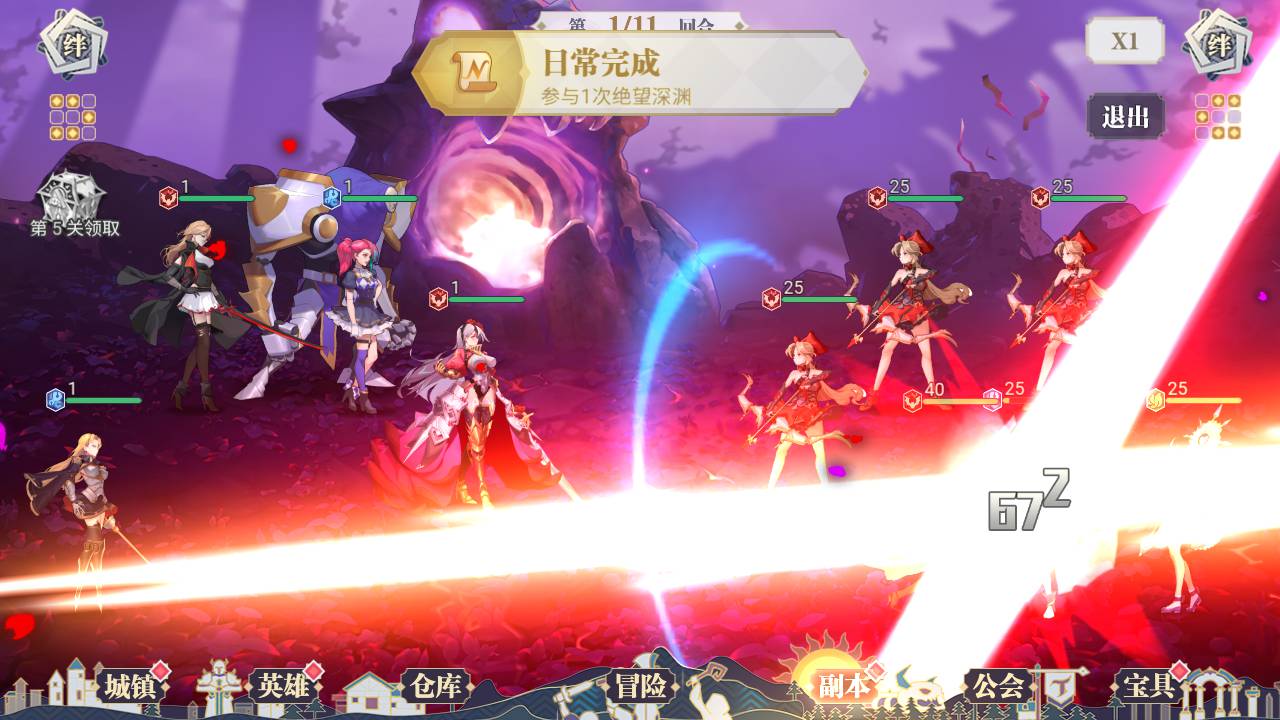This screenshot has height=720, width=1280.
Task: Tap the 日常完成 daily completion banner
Action: tap(640, 73)
